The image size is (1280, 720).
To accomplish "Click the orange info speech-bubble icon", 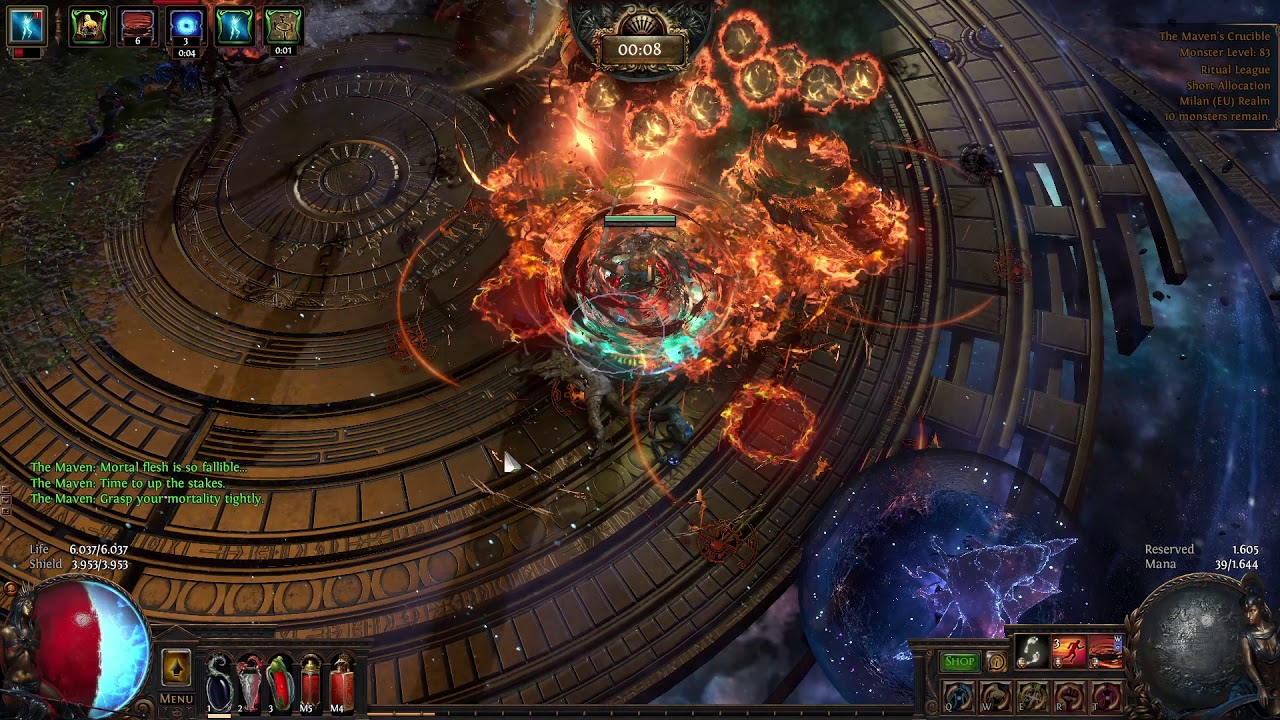I will pyautogui.click(x=996, y=661).
